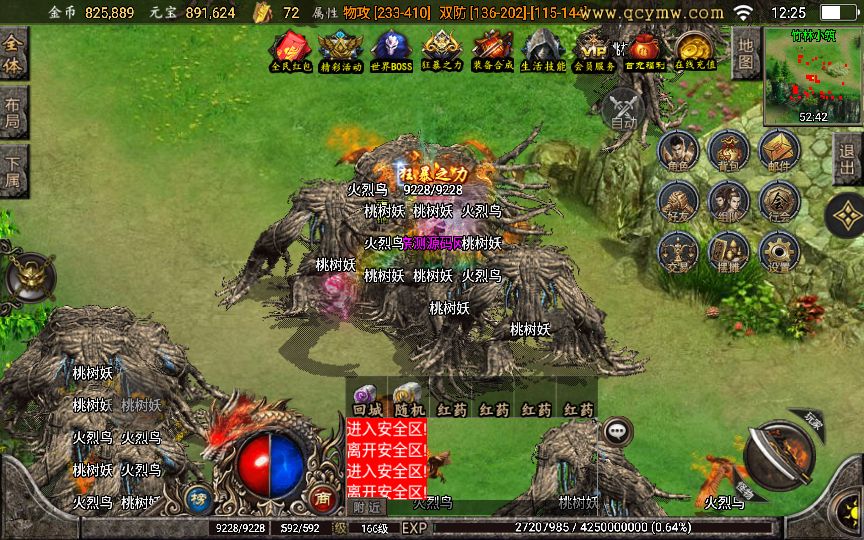The image size is (864, 540).
Task: Open the chat speech bubble button
Action: coord(618,431)
